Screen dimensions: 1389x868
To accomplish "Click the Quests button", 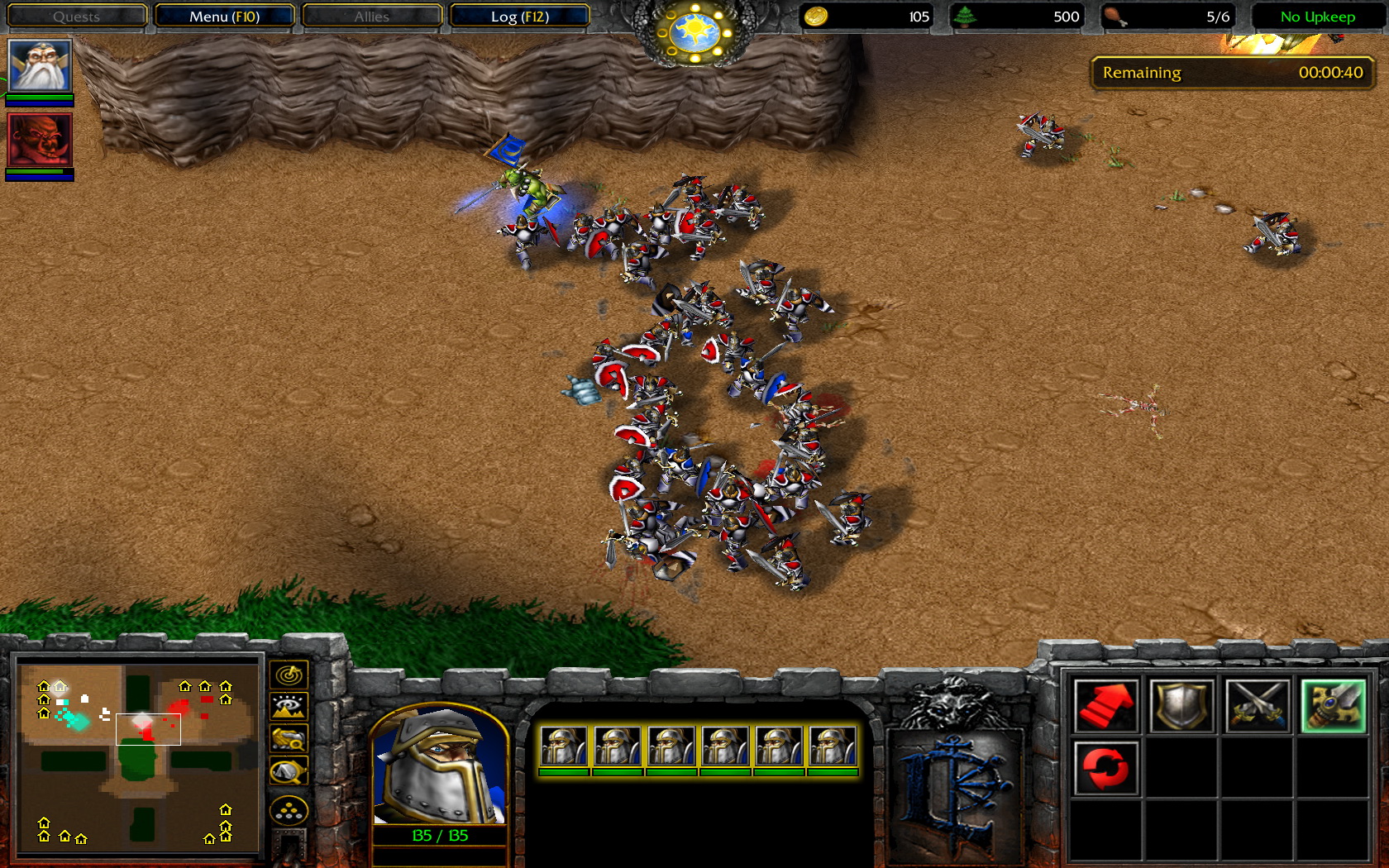I will click(76, 16).
